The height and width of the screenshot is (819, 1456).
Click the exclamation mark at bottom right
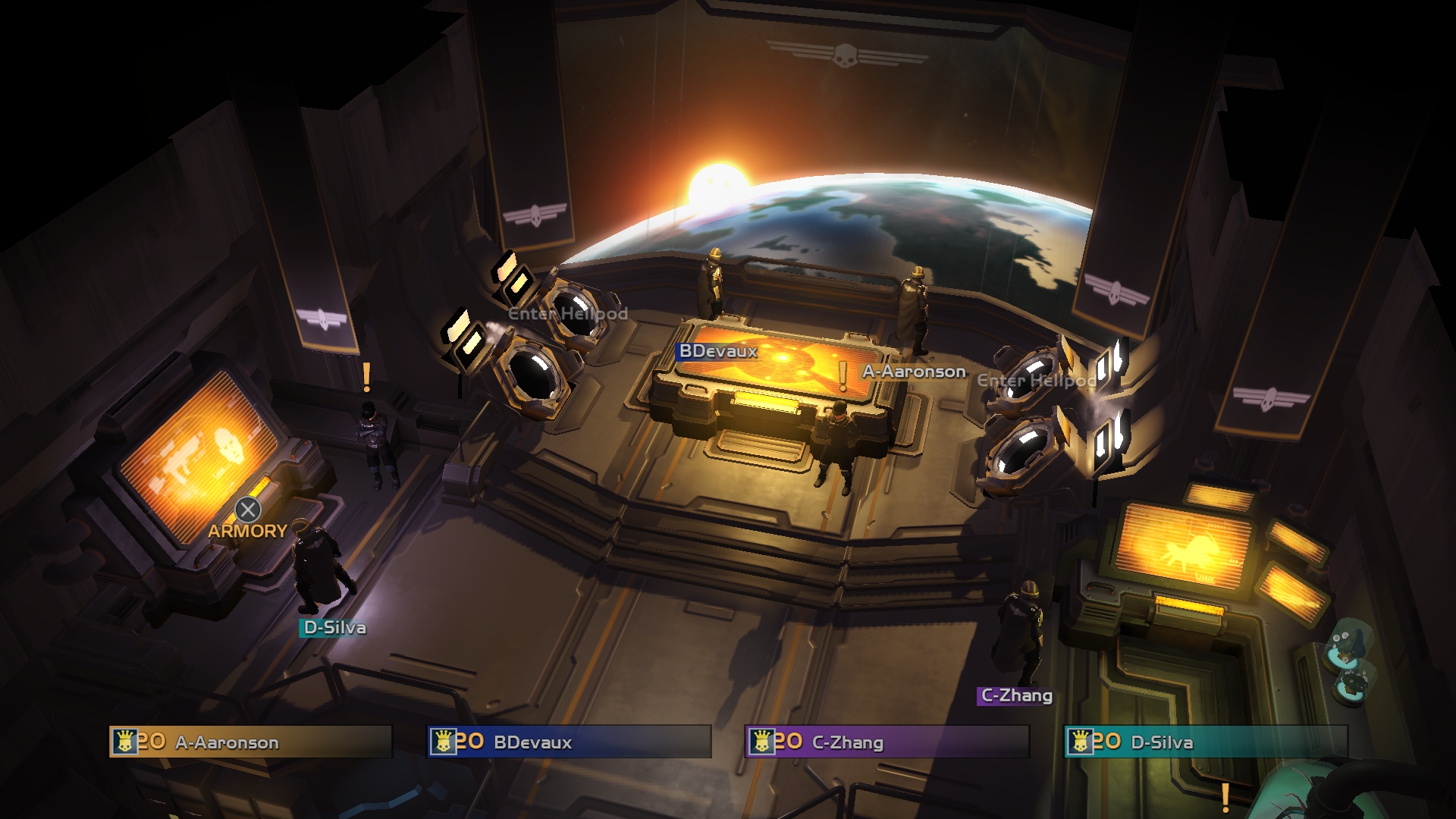tap(1226, 796)
